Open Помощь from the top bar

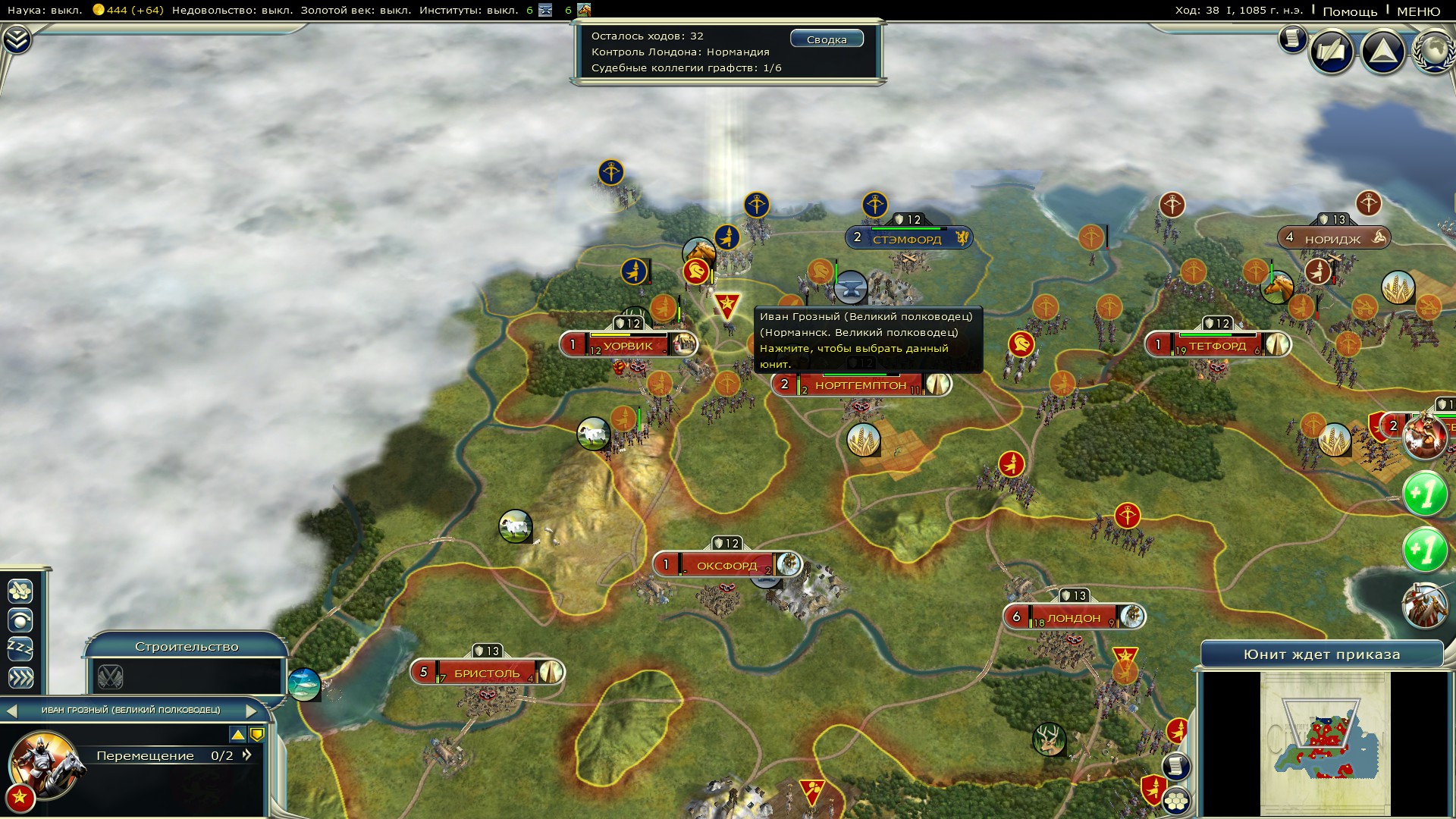[x=1350, y=11]
